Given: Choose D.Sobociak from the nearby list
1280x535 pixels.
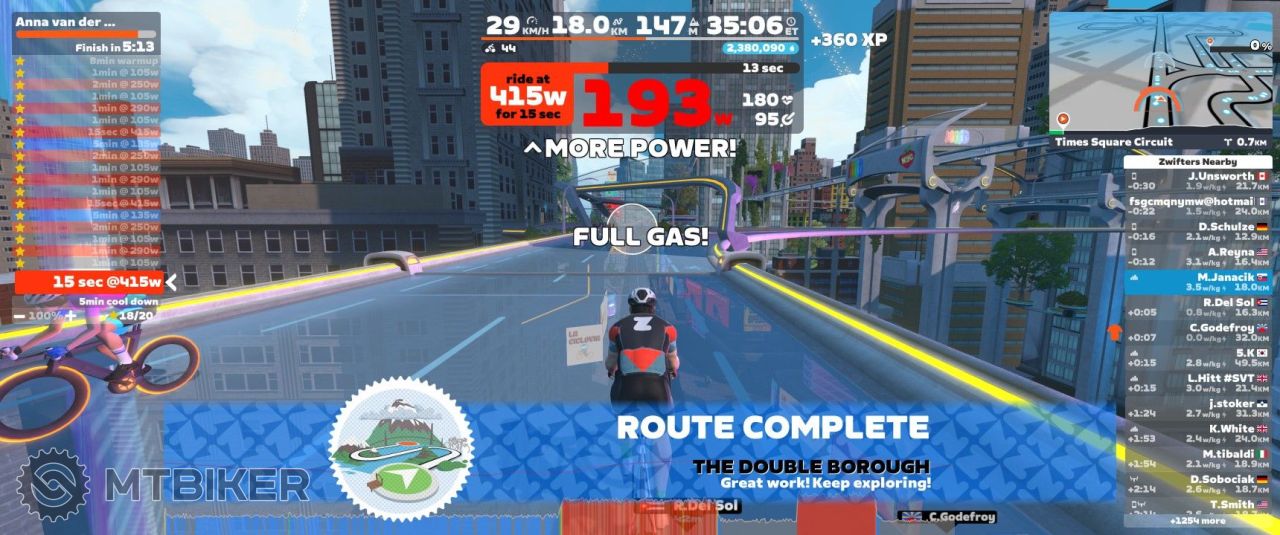Looking at the screenshot, I should [x=1200, y=483].
